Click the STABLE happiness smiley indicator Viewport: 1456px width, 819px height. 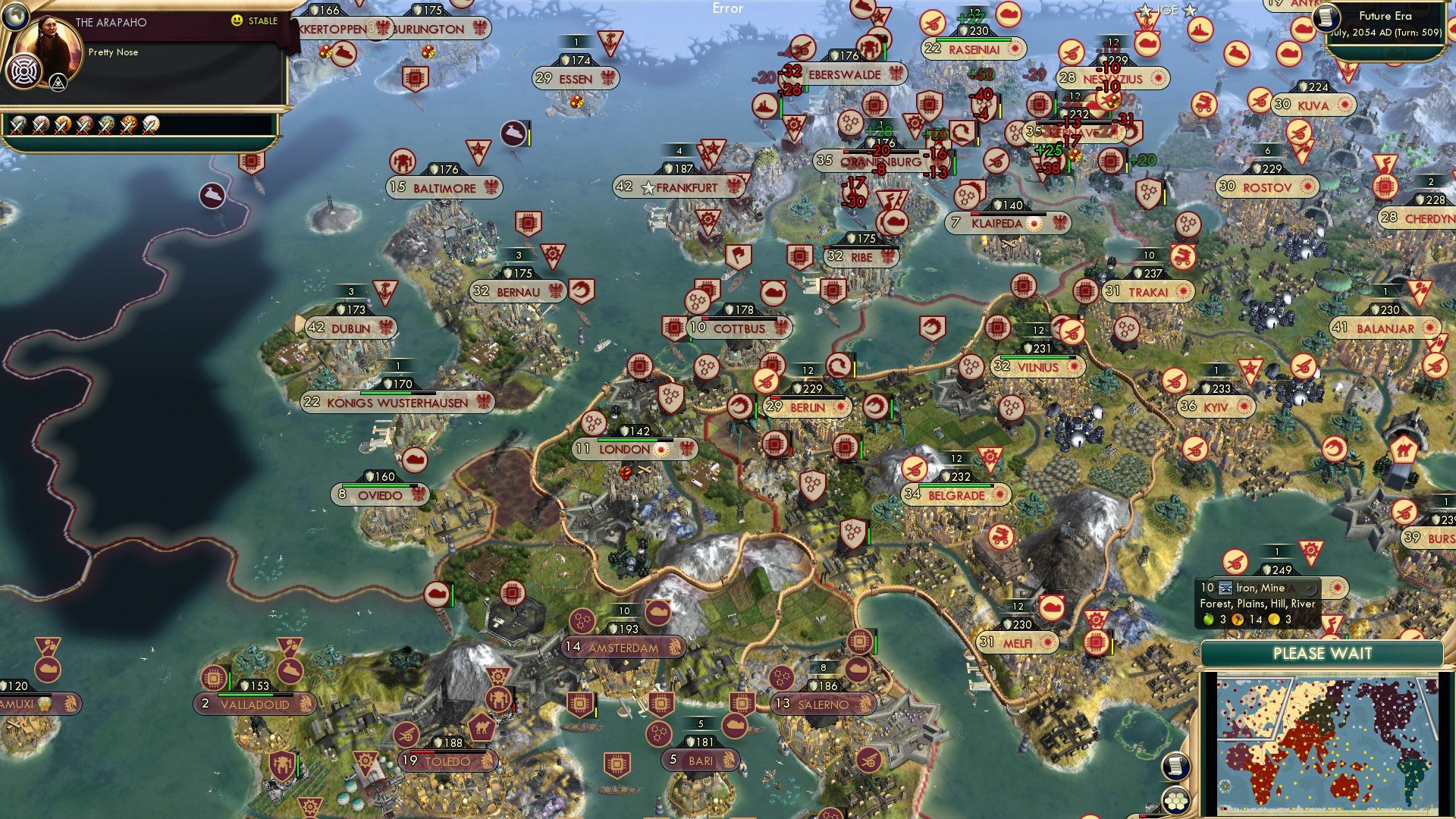[x=238, y=20]
